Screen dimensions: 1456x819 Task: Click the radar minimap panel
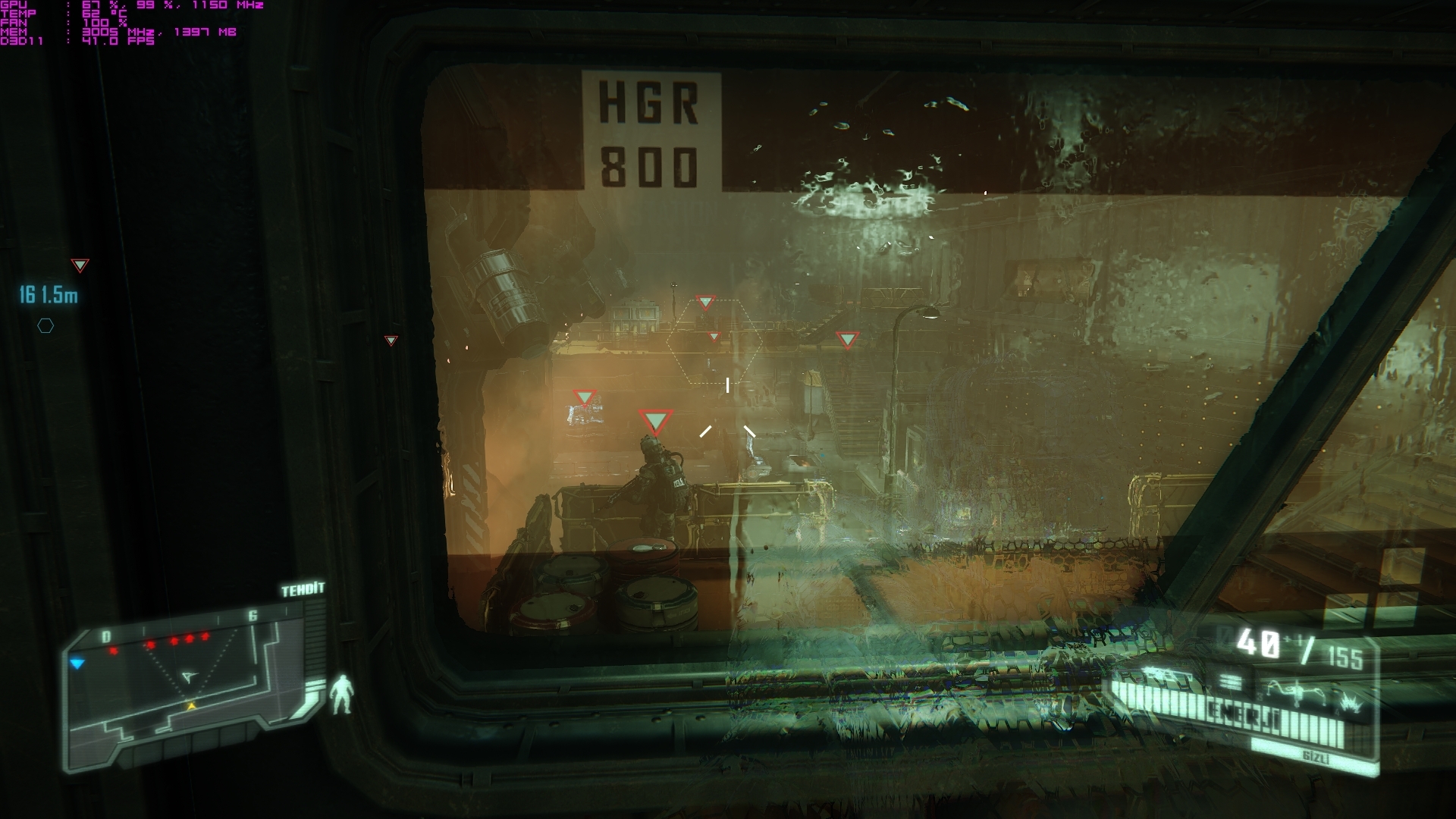[x=190, y=690]
